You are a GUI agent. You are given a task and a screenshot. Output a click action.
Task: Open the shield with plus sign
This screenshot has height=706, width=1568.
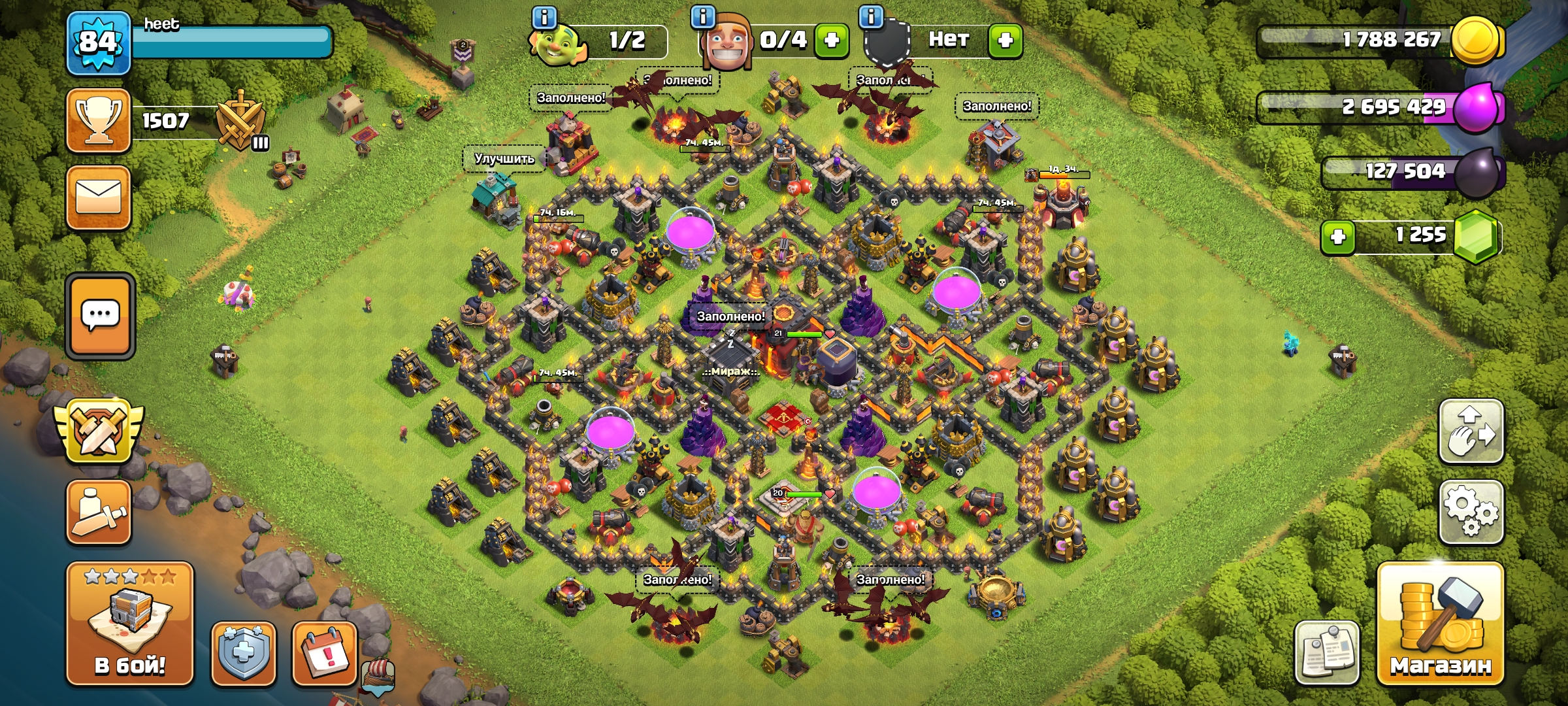pos(243,654)
